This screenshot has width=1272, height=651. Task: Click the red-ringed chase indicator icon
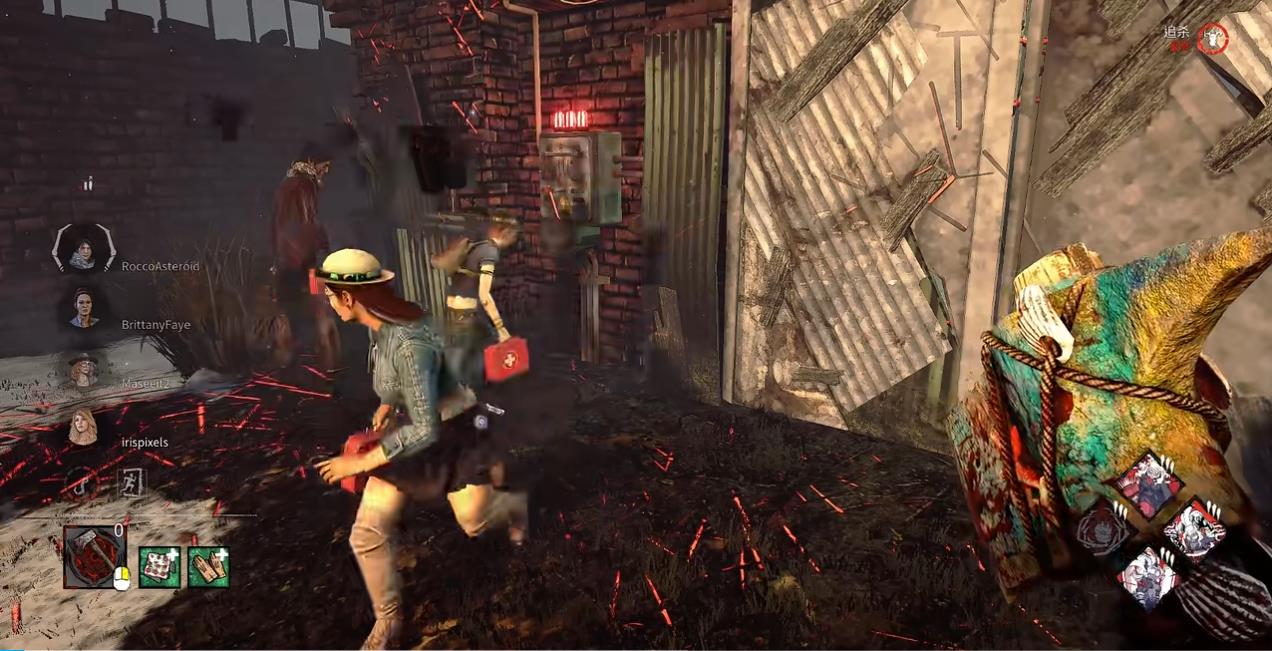1213,39
